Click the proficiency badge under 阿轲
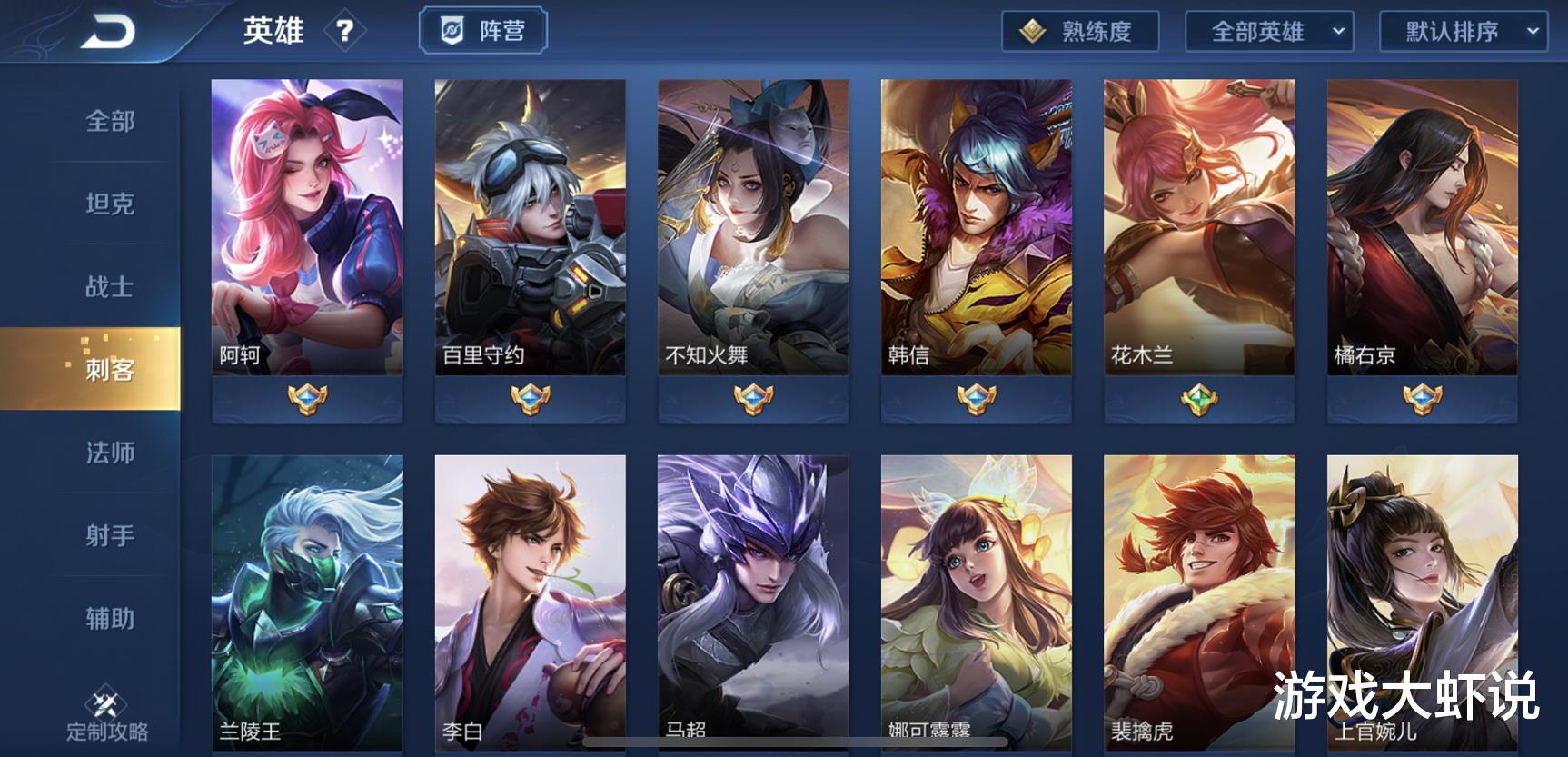The width and height of the screenshot is (1568, 757). point(306,398)
